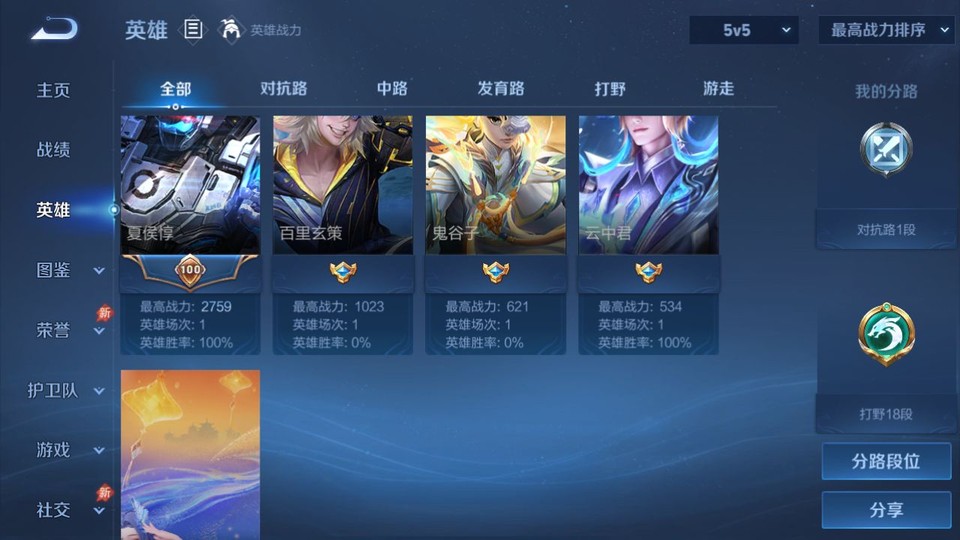Expand the 社交 social menu

[68, 510]
